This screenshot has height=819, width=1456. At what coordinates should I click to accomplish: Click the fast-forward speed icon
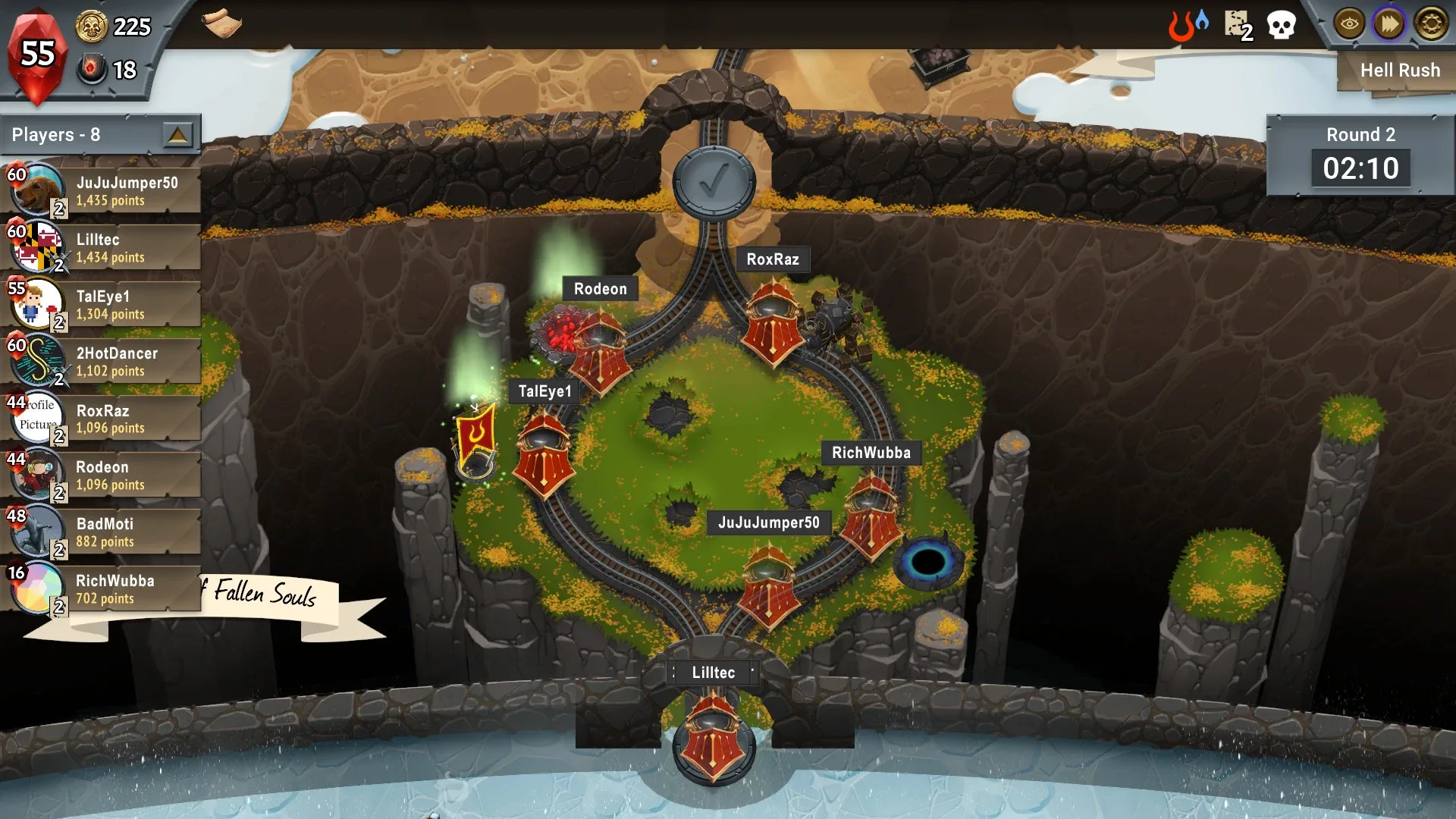[x=1388, y=24]
